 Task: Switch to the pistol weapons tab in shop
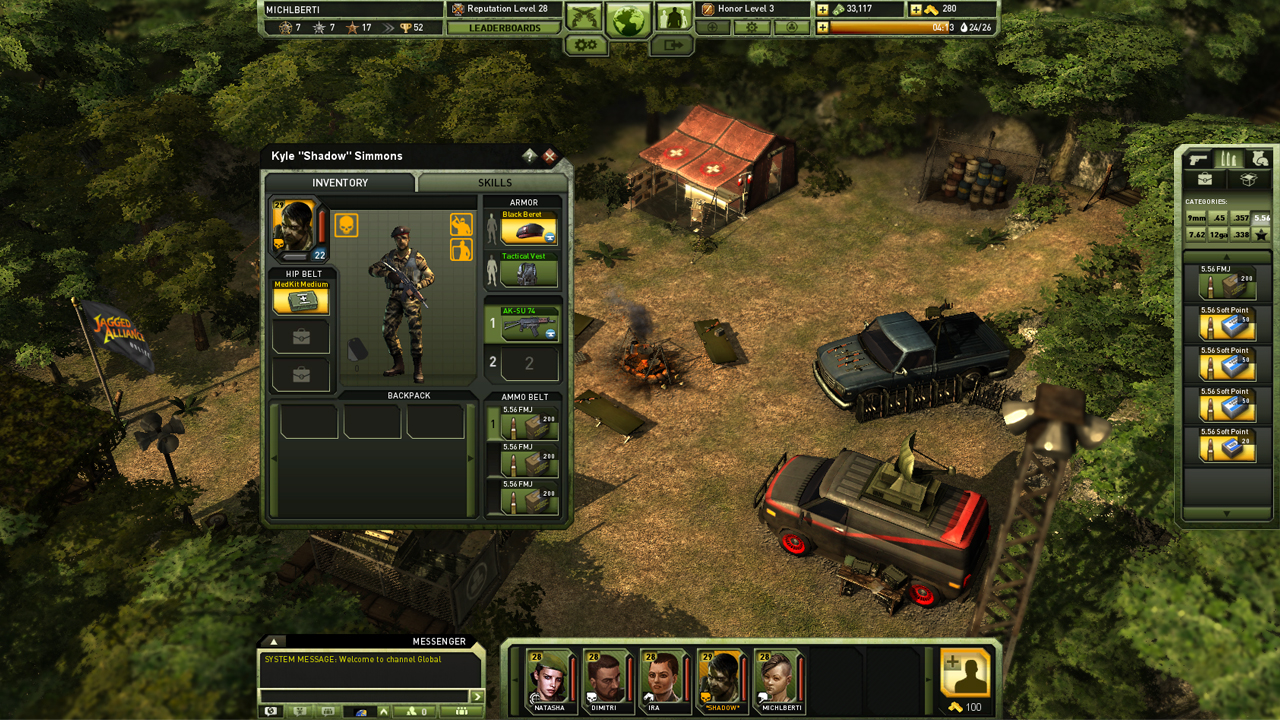pos(1198,160)
